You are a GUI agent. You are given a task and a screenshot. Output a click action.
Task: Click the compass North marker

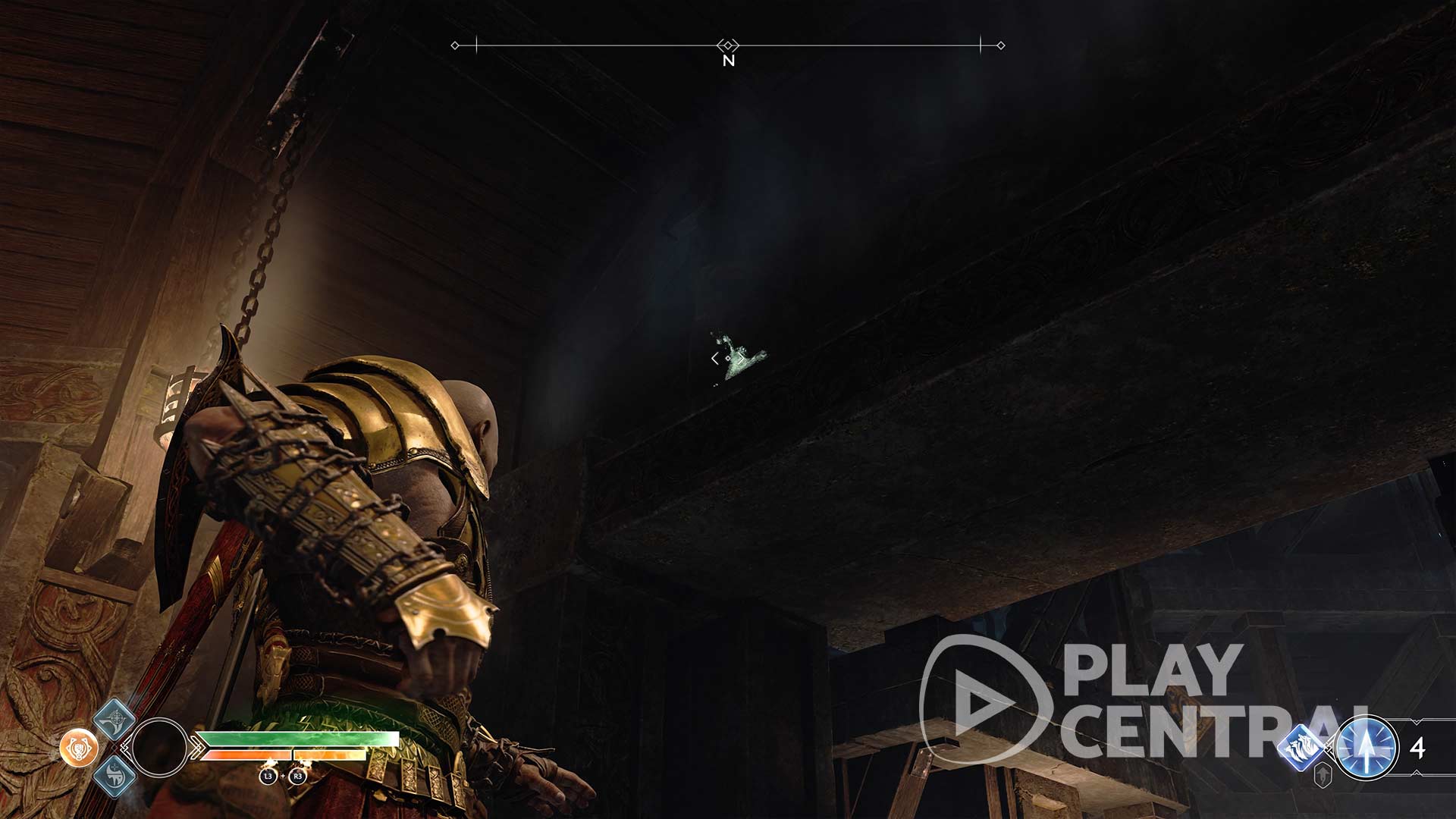[x=728, y=61]
